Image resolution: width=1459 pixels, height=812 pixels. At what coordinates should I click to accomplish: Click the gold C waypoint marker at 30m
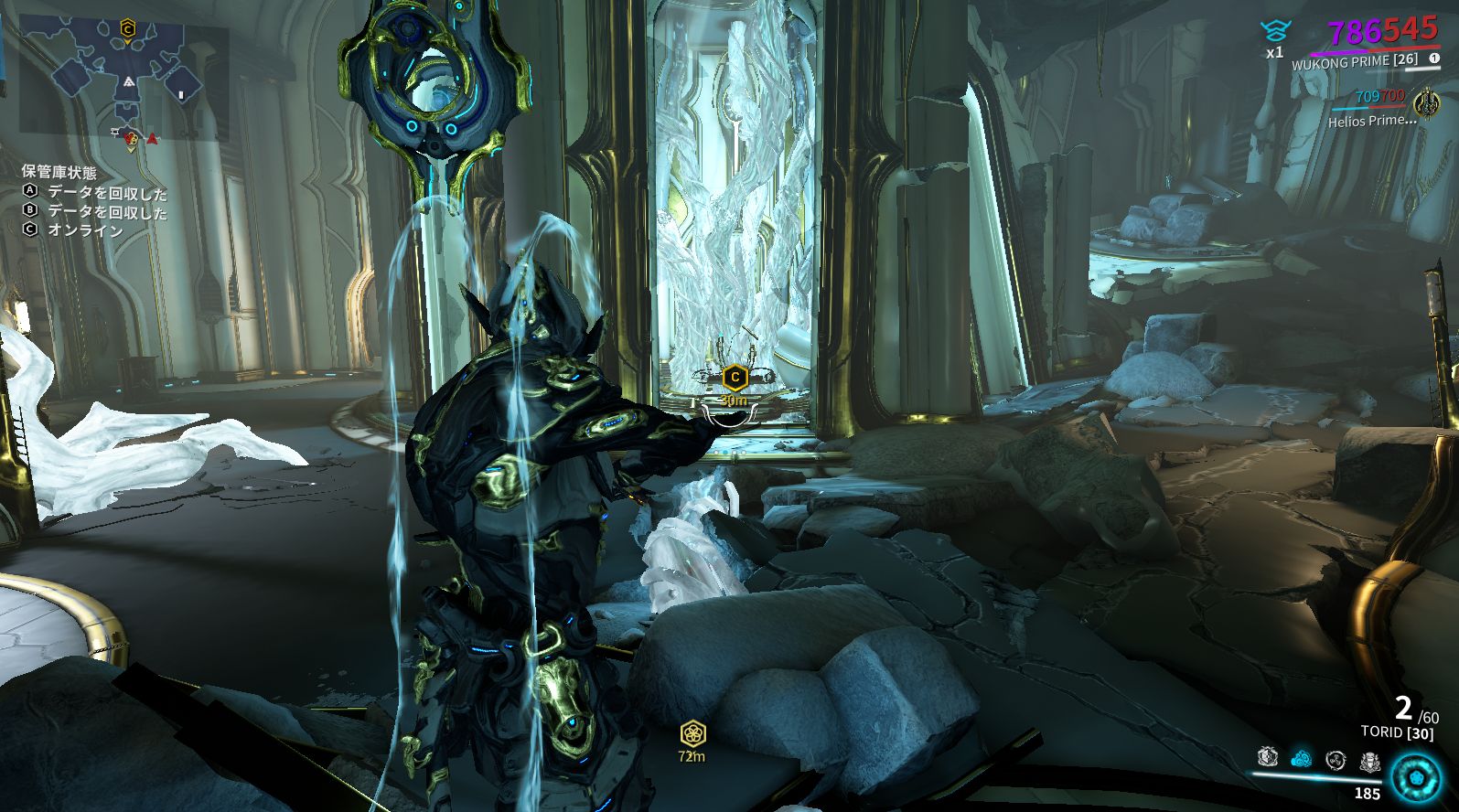pyautogui.click(x=735, y=377)
